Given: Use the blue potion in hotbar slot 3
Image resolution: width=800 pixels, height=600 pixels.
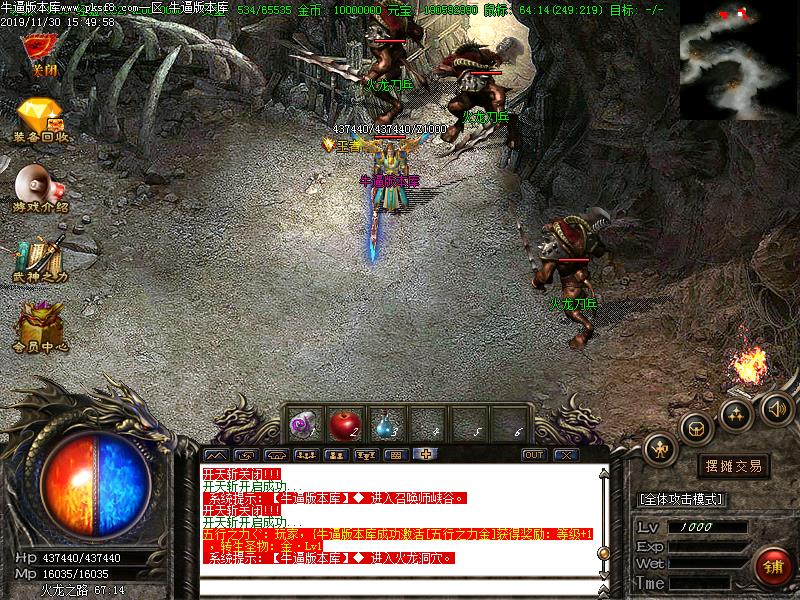Looking at the screenshot, I should pos(388,424).
